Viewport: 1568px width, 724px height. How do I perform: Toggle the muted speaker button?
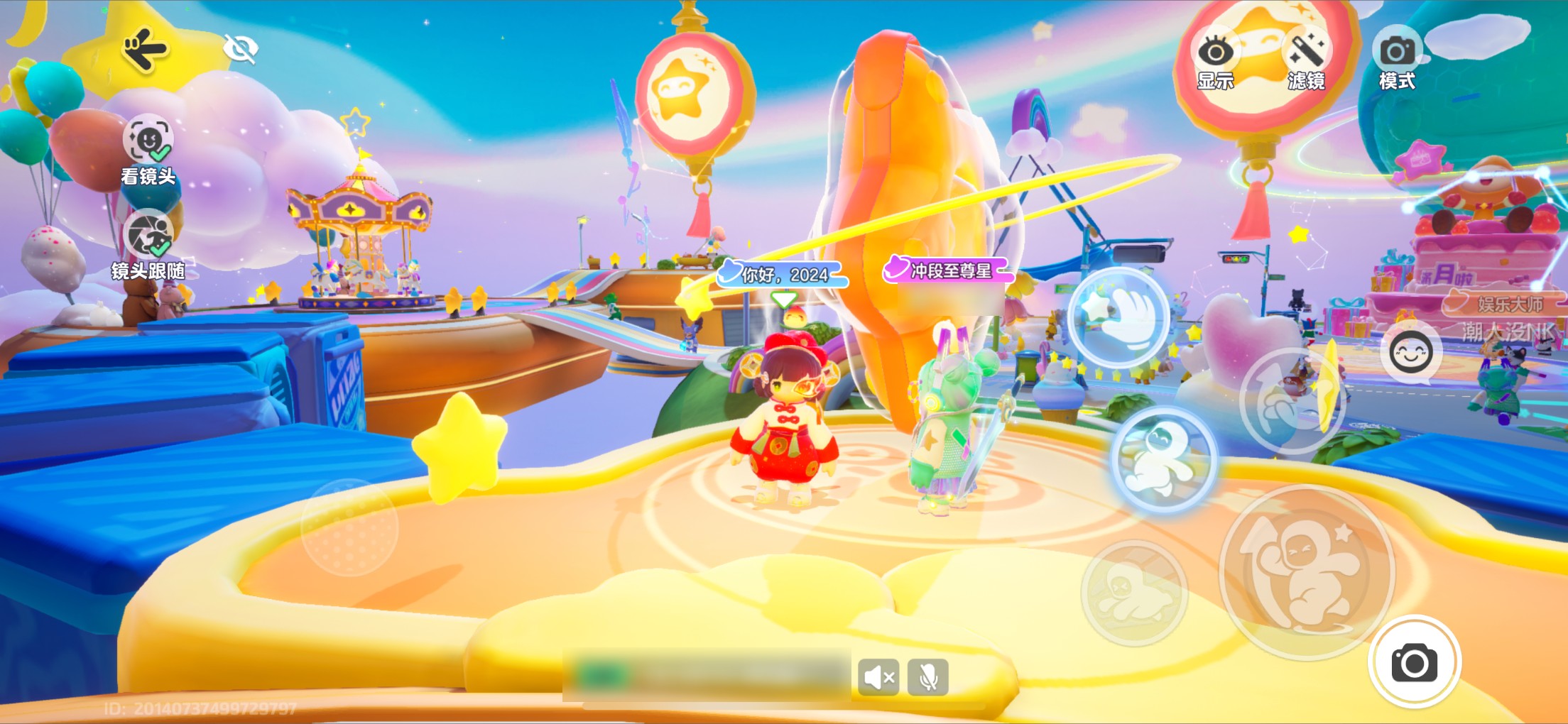tap(878, 677)
